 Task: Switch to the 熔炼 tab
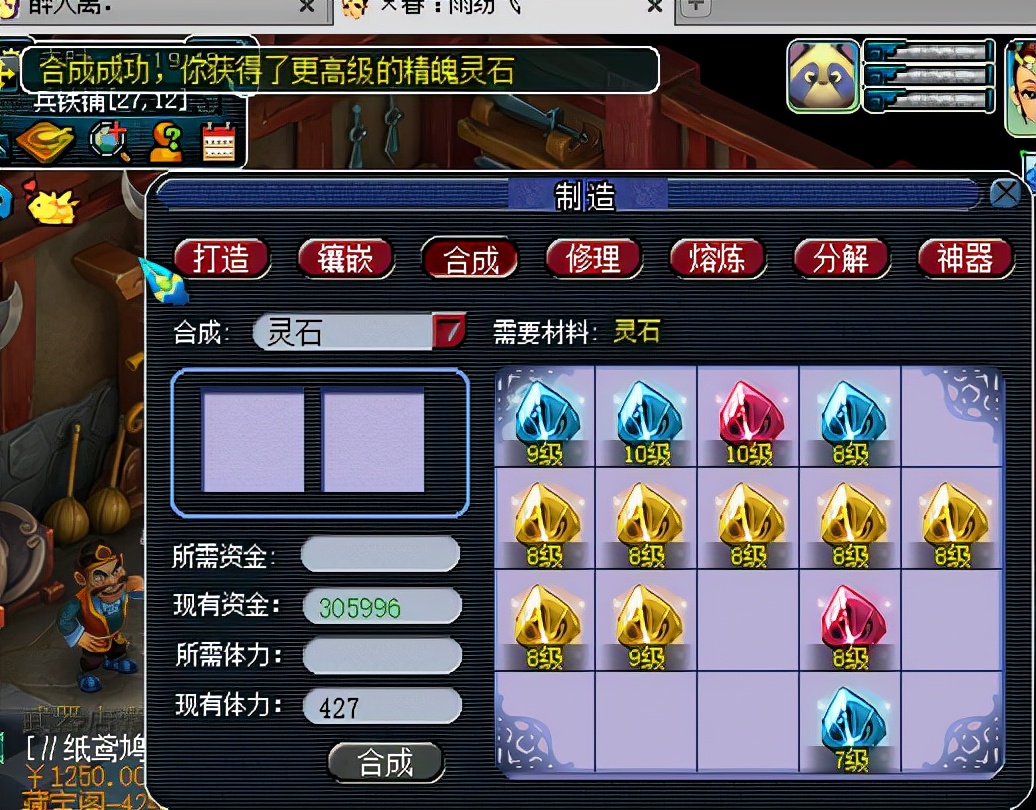[717, 259]
